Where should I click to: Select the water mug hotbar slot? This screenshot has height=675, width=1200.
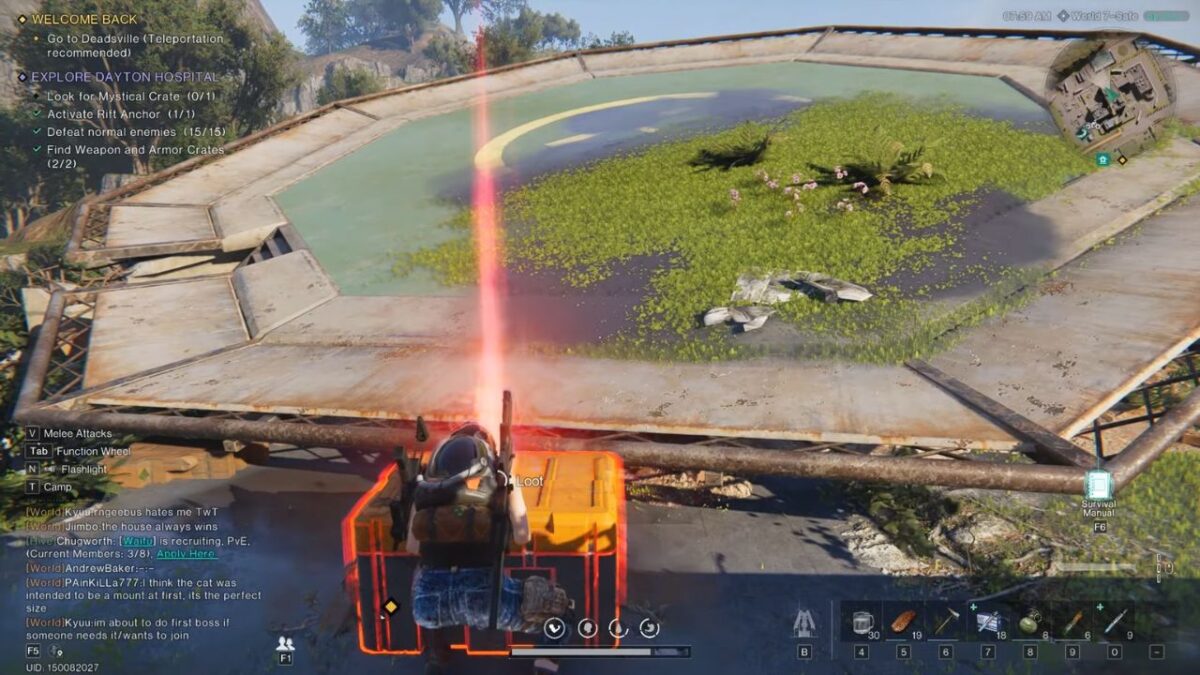[861, 622]
